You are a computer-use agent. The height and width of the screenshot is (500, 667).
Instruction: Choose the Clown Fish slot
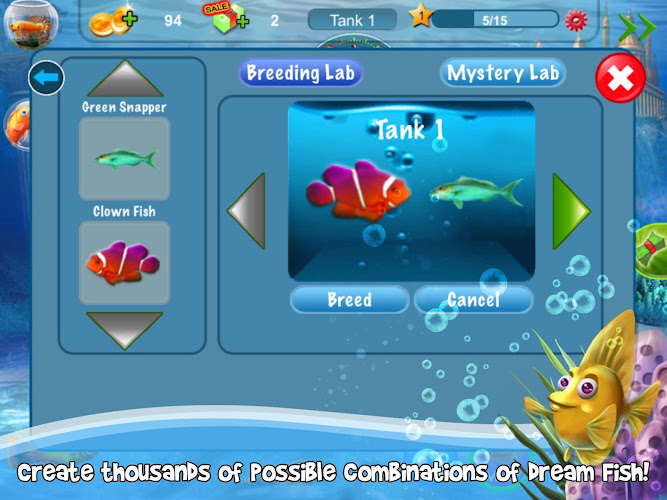click(124, 263)
